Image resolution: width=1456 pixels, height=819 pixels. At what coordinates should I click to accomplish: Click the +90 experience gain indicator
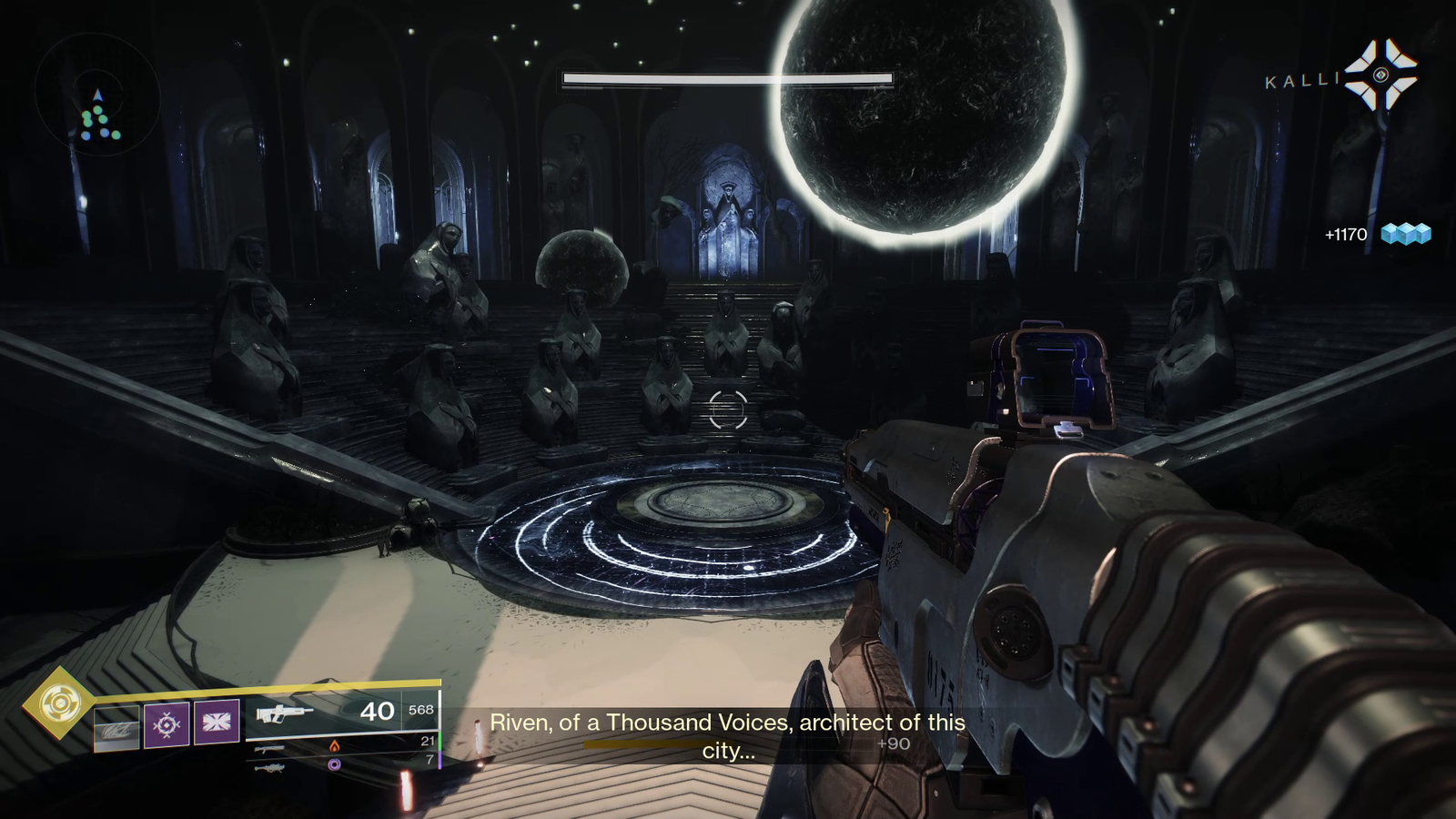(890, 743)
